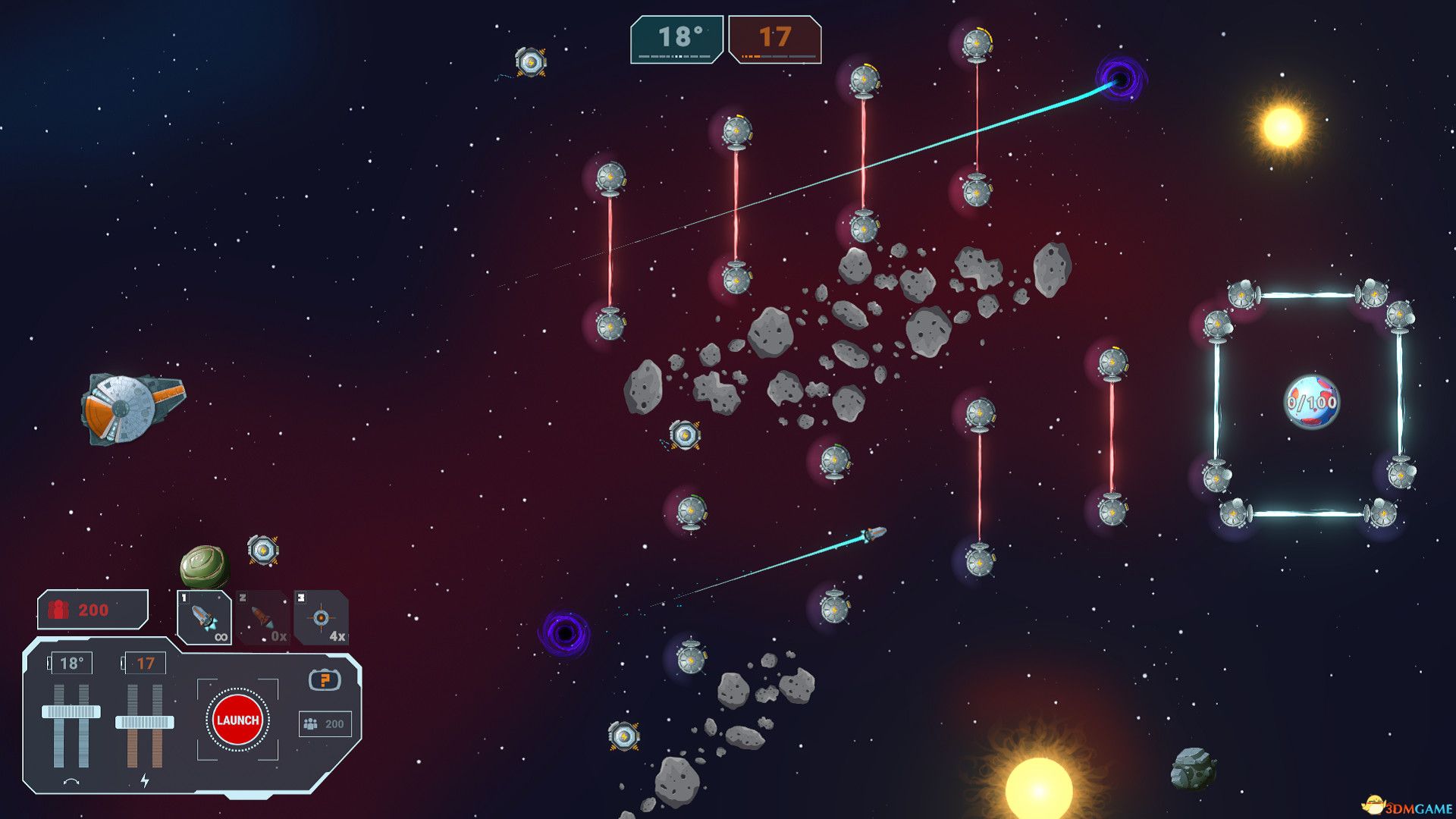Click the launch power slider handle
Viewport: 1456px width, 819px height.
tap(145, 722)
